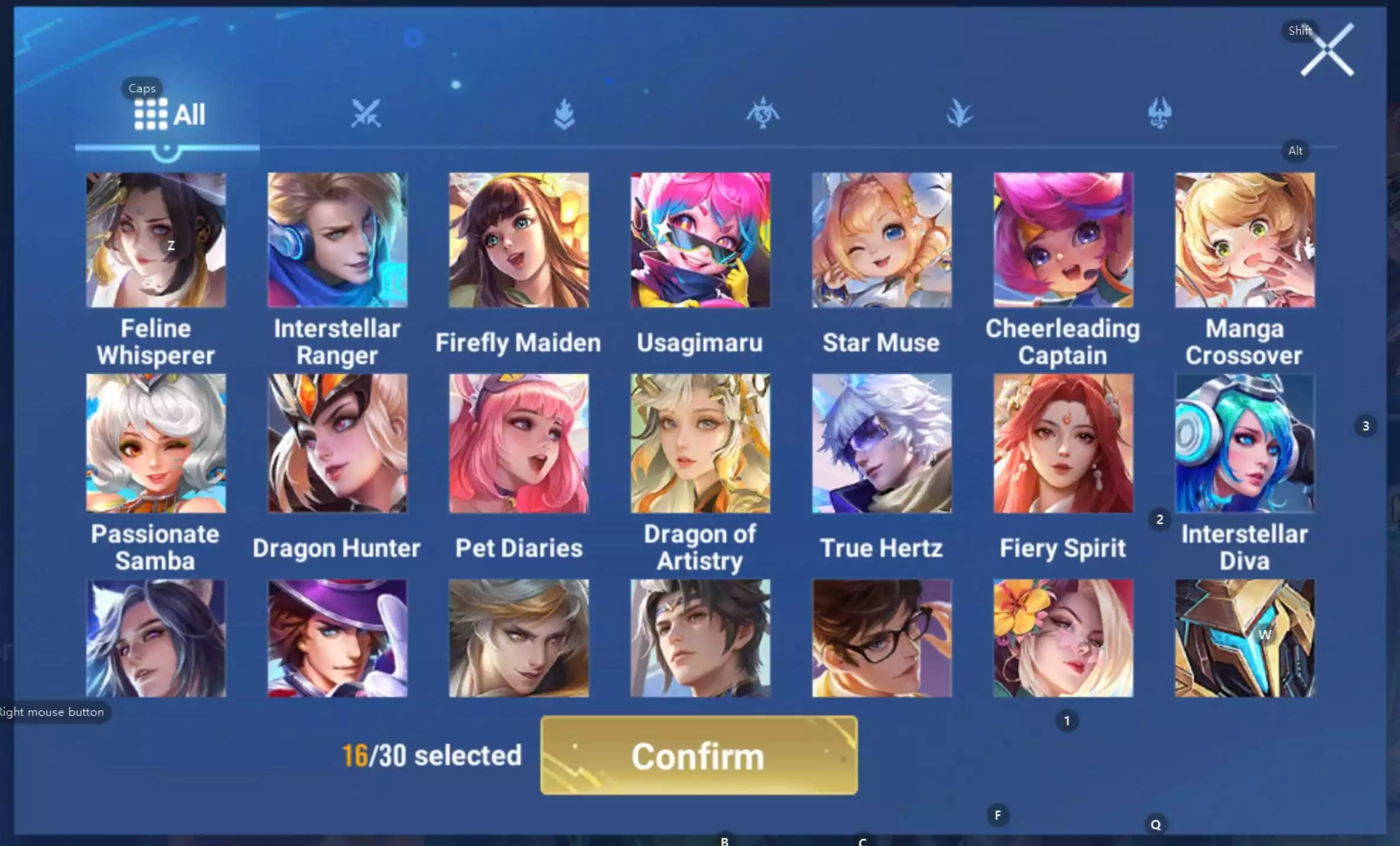The image size is (1400, 846).
Task: Toggle selection of the Firefly Maiden skin
Action: click(x=518, y=241)
